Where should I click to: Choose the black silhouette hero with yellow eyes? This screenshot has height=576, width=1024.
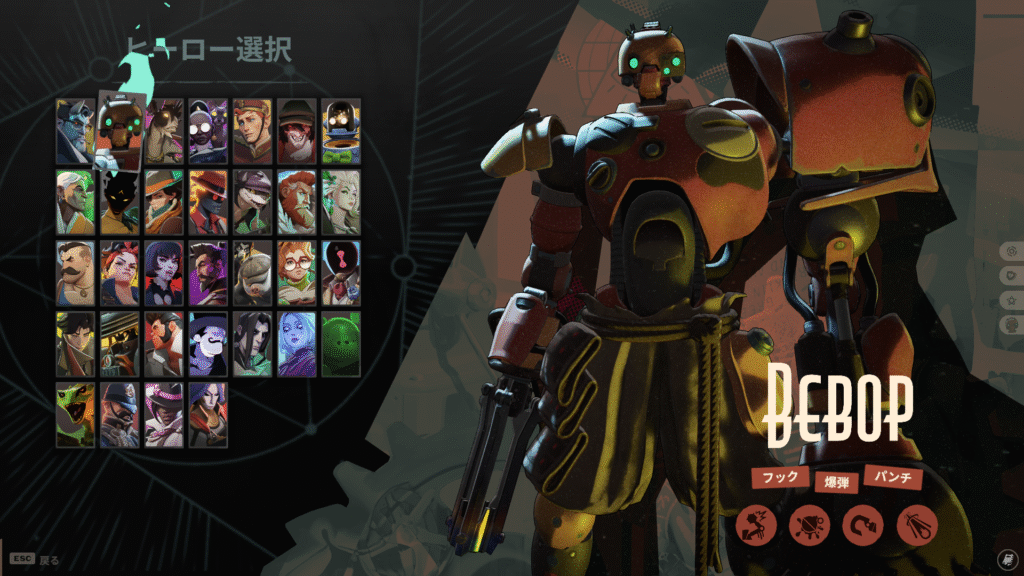tap(120, 203)
